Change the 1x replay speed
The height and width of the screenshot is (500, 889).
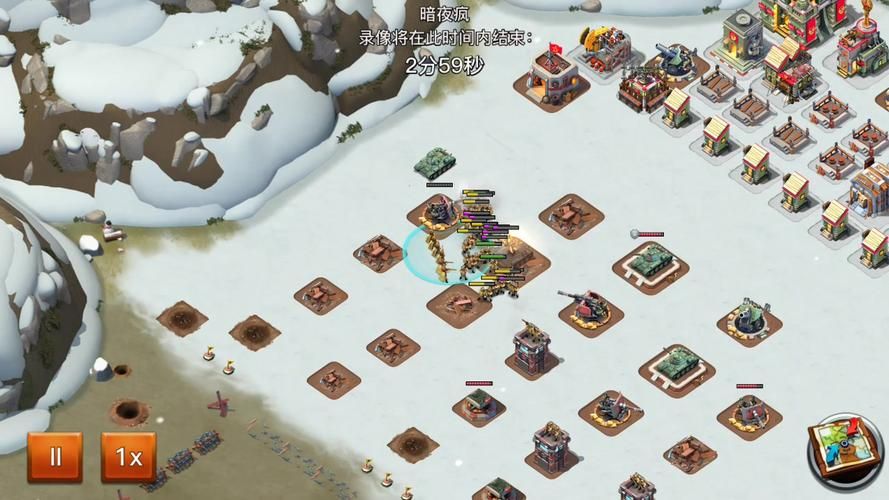[x=128, y=458]
